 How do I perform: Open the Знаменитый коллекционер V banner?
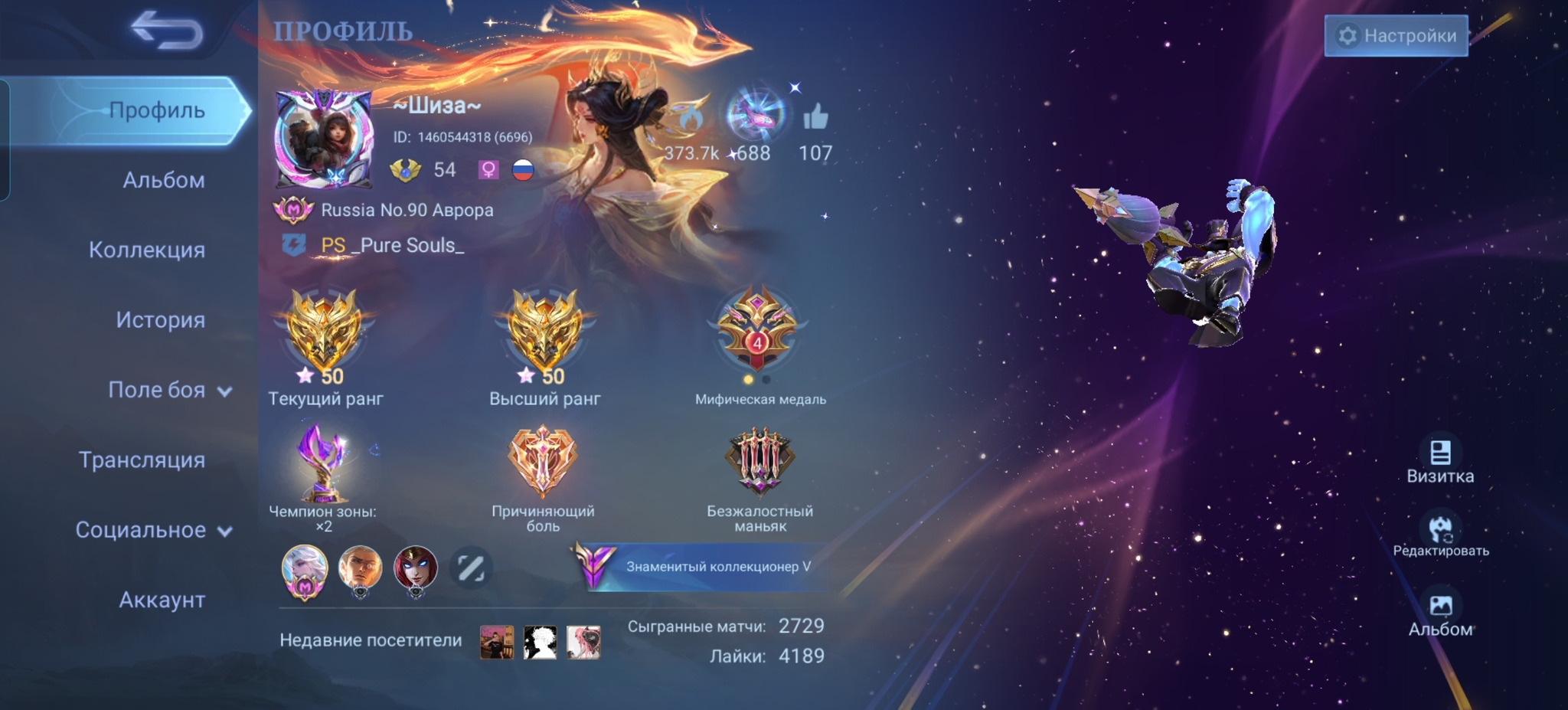click(x=701, y=567)
